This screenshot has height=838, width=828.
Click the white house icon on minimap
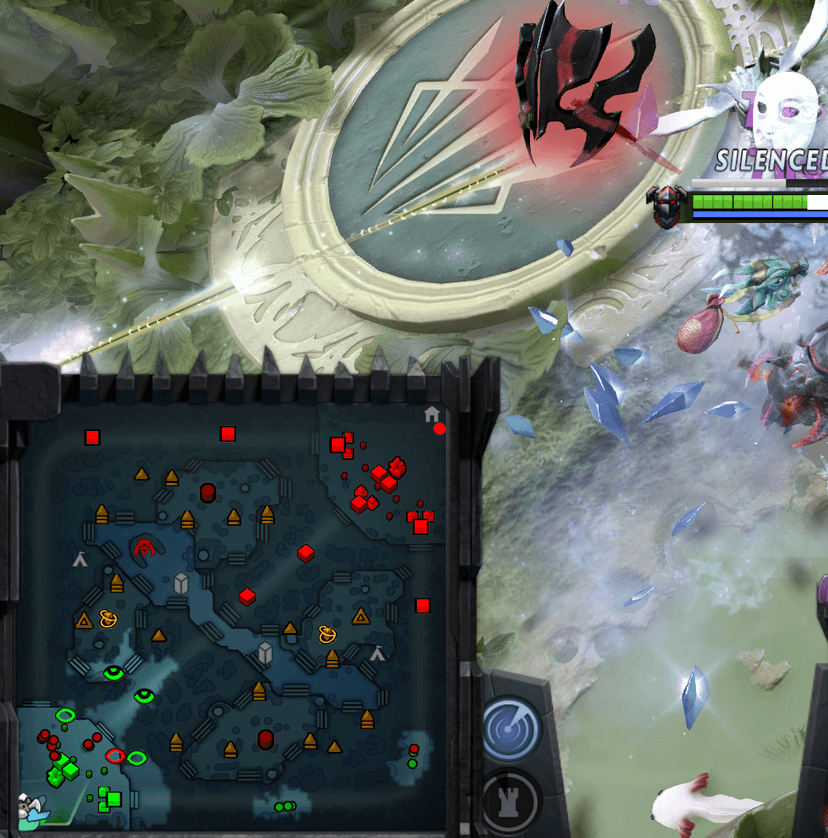[x=431, y=414]
